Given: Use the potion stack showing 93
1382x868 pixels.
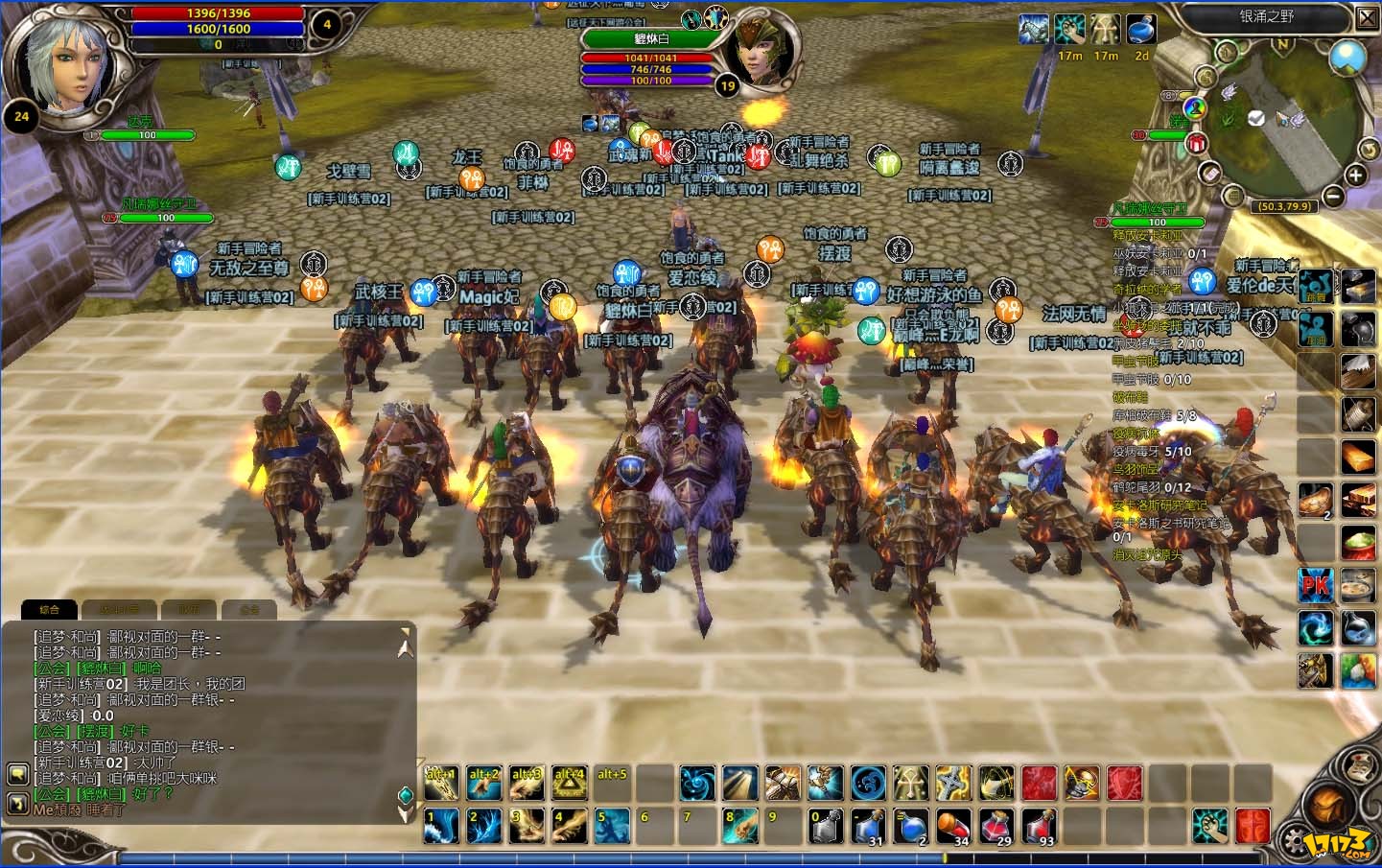Looking at the screenshot, I should click(1040, 826).
